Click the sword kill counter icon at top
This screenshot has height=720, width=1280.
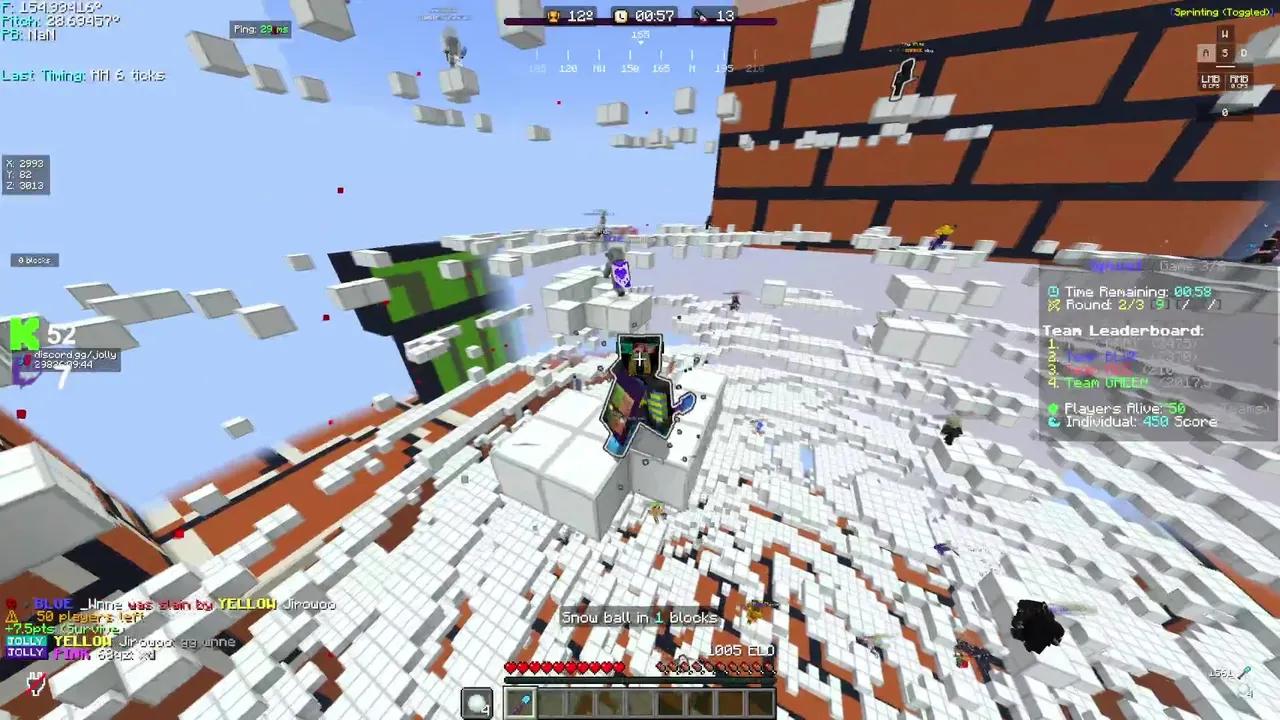704,16
